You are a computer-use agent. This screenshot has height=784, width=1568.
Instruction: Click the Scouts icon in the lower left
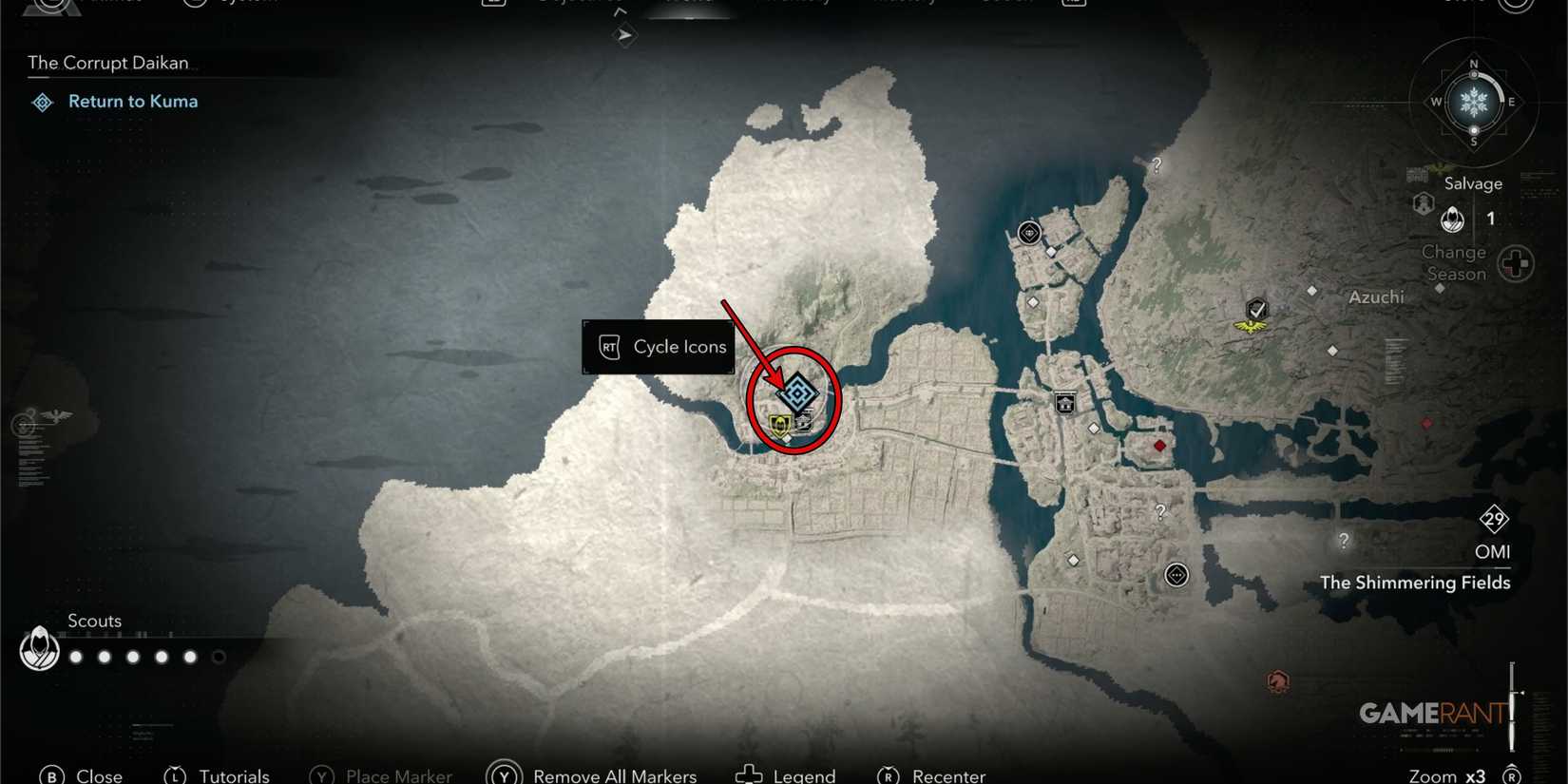pos(39,651)
